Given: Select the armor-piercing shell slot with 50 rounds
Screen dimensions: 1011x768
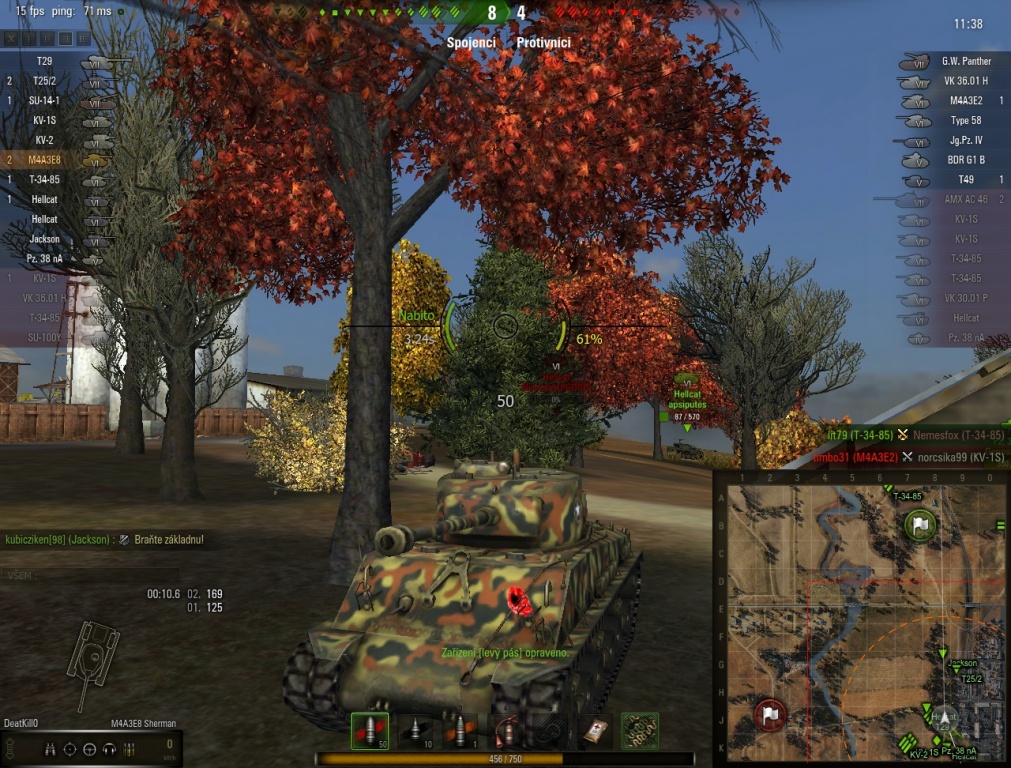Looking at the screenshot, I should 369,731.
